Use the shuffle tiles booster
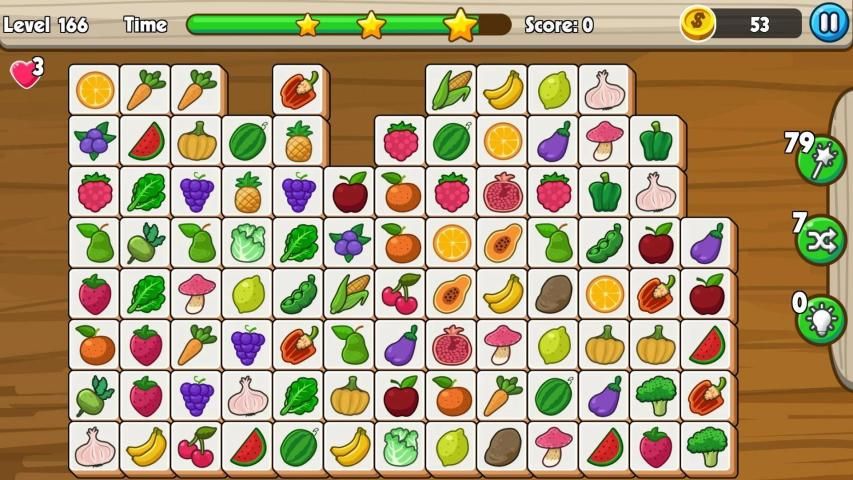Viewport: 853px width, 480px height. (x=821, y=240)
